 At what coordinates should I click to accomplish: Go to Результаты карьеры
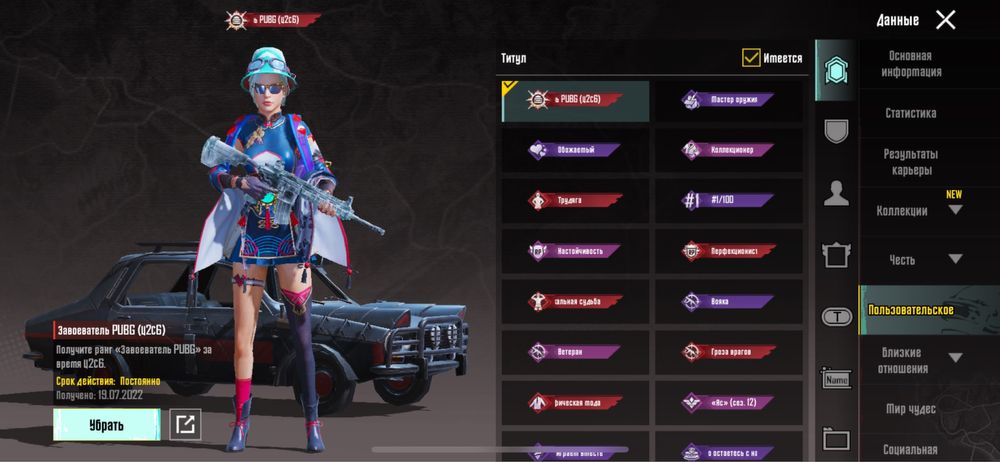click(x=910, y=162)
